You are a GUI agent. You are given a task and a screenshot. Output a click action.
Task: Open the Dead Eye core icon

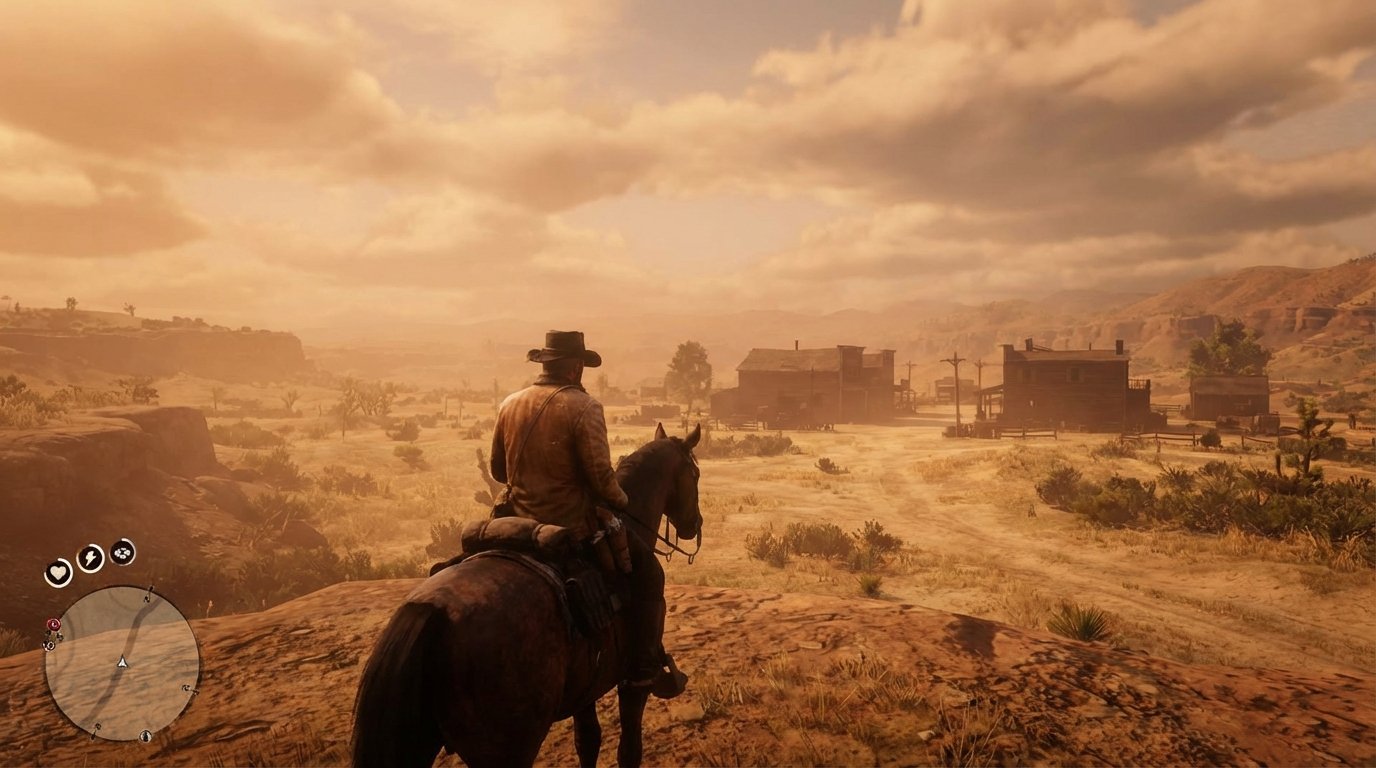[121, 553]
